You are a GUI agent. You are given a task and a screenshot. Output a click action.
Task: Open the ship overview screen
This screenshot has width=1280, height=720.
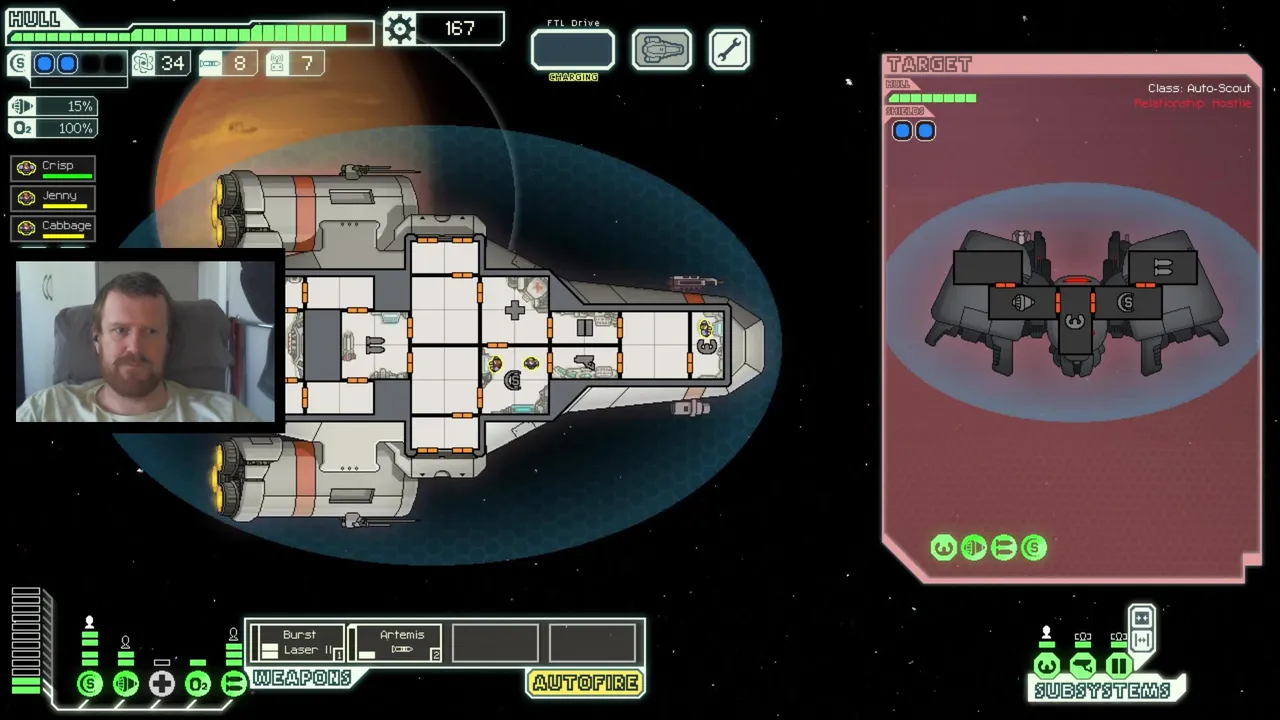coord(661,50)
